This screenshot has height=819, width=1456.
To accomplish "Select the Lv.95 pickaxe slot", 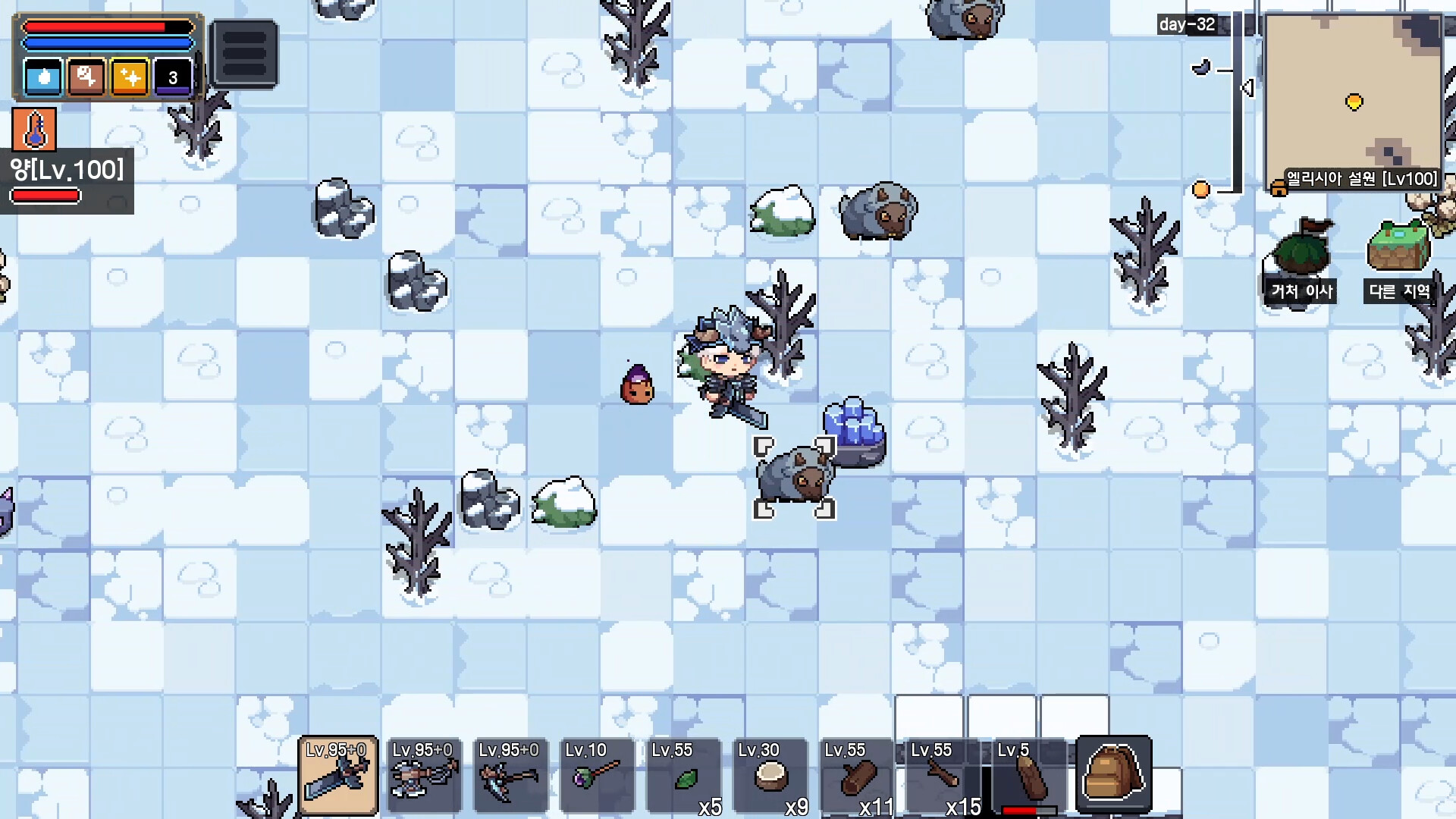I will [510, 773].
